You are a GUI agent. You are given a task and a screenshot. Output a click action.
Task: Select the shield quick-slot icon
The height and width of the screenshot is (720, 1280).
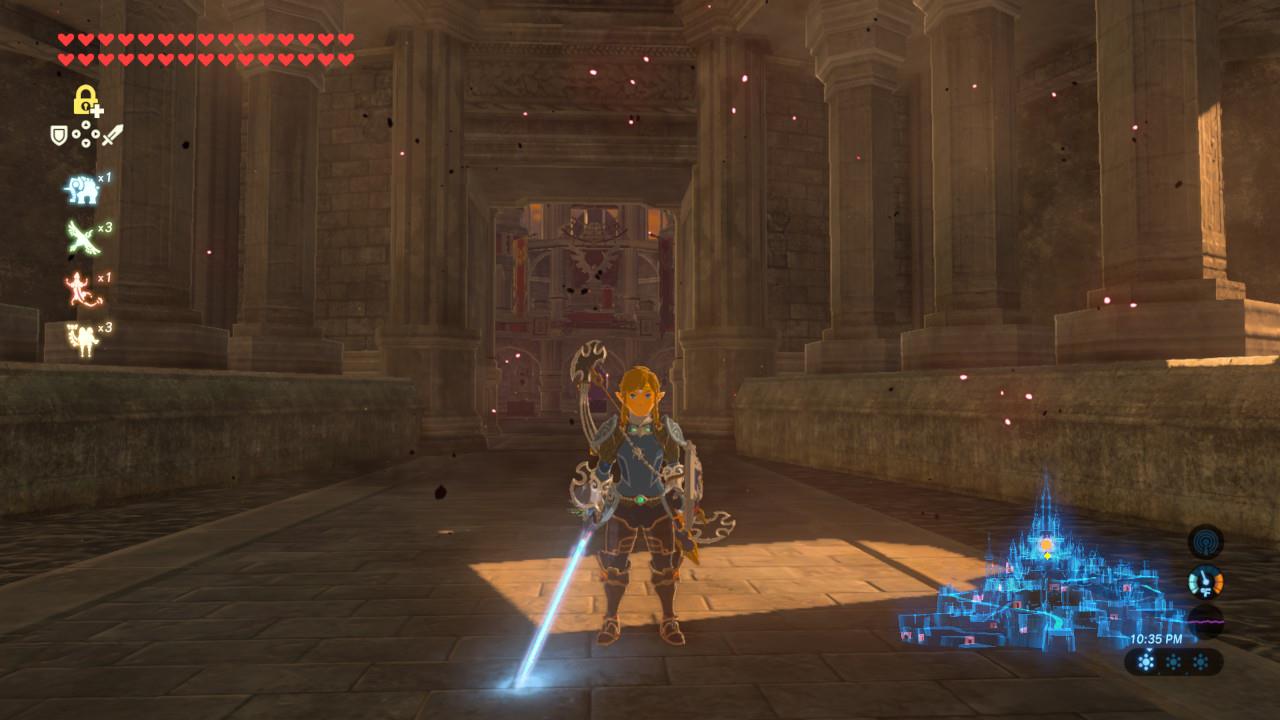coord(59,135)
